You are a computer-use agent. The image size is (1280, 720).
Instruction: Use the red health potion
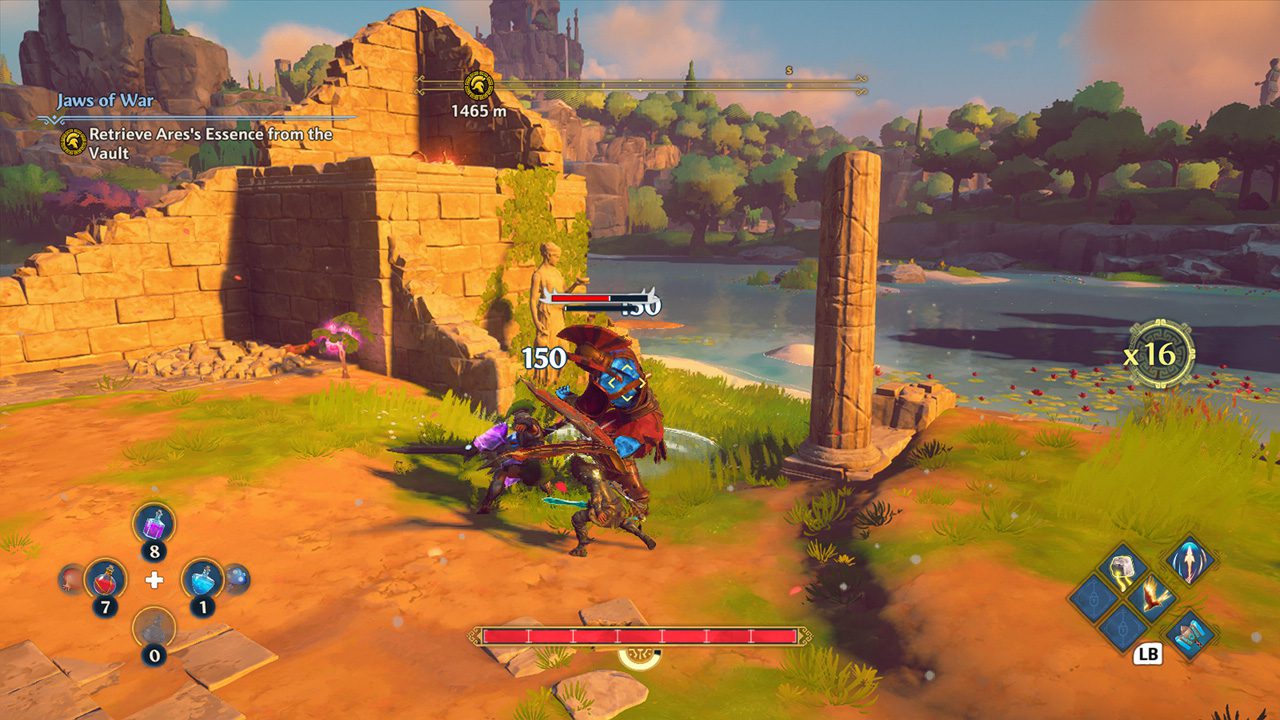click(x=104, y=578)
